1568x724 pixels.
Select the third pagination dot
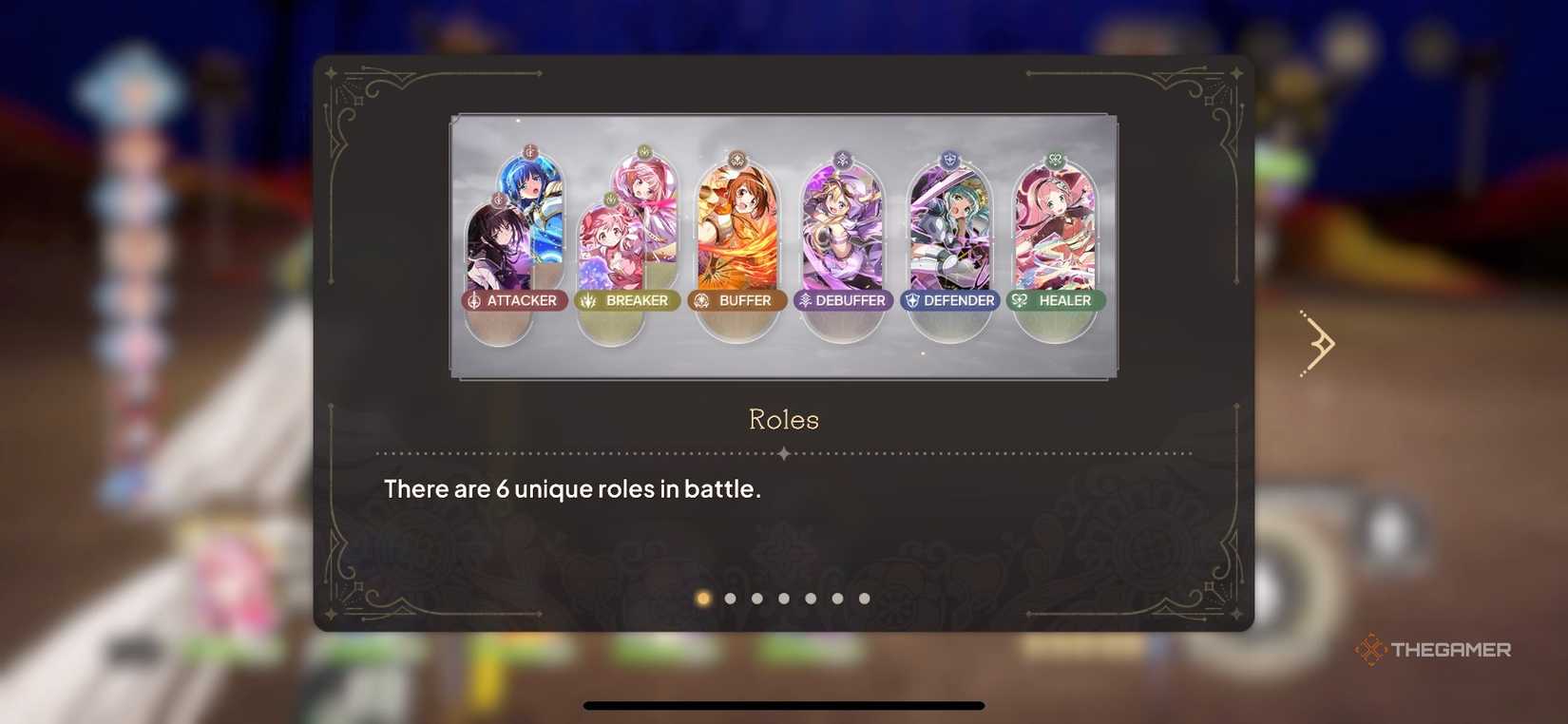(756, 598)
